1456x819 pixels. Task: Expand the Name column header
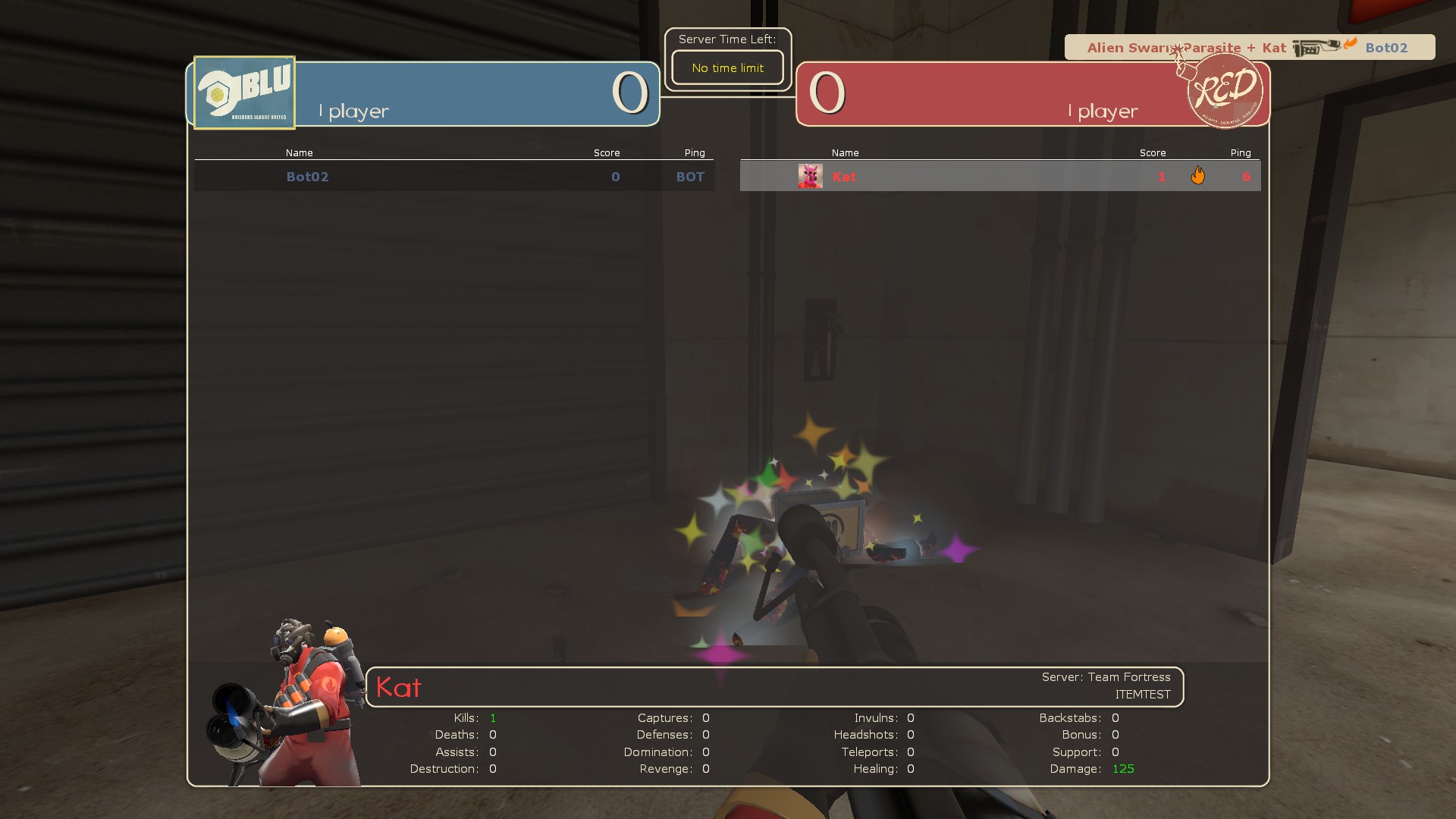pos(299,152)
